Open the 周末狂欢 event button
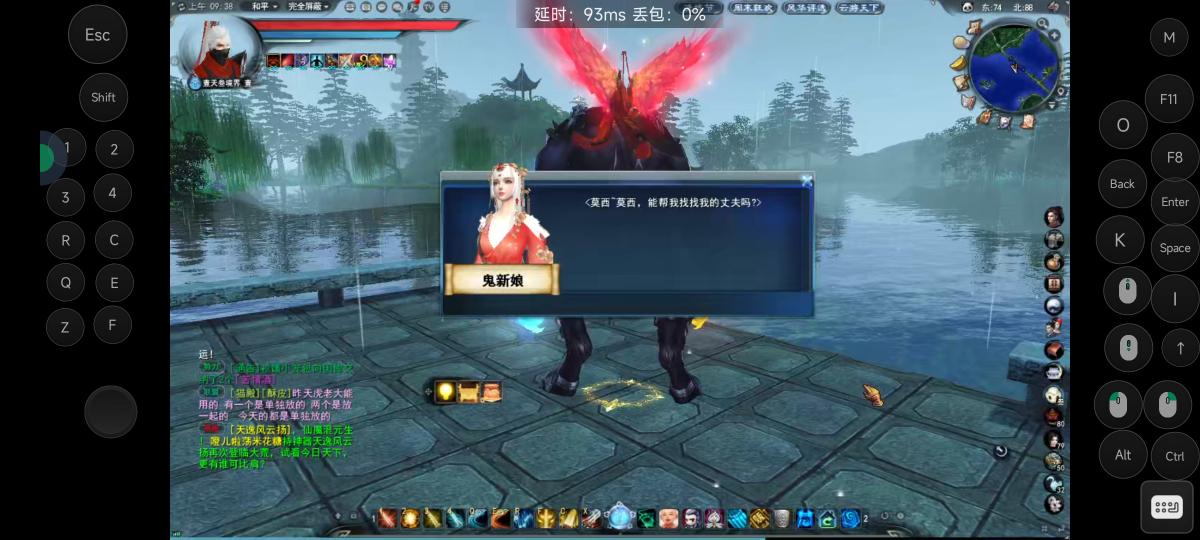1200x540 pixels. 752,8
